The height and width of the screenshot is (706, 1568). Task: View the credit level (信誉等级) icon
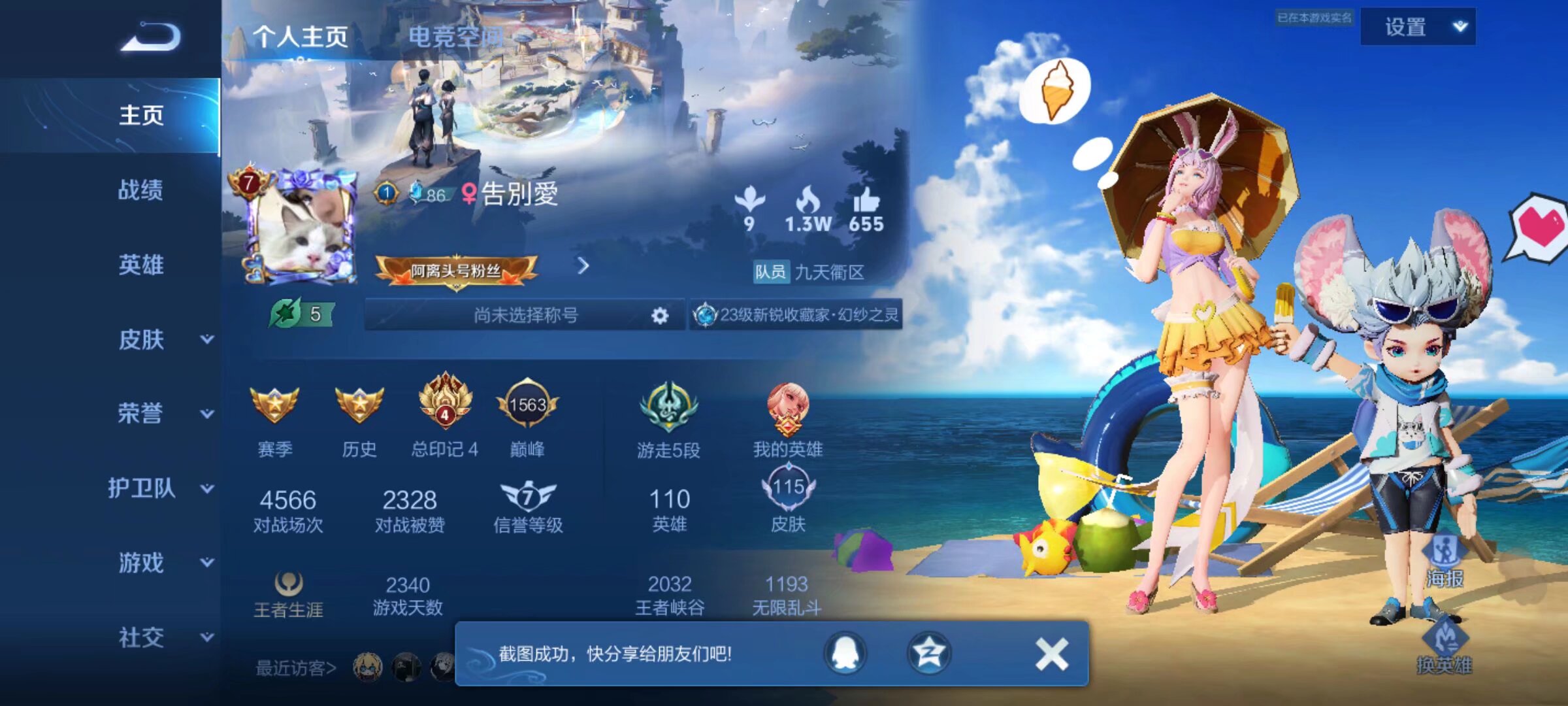point(529,496)
